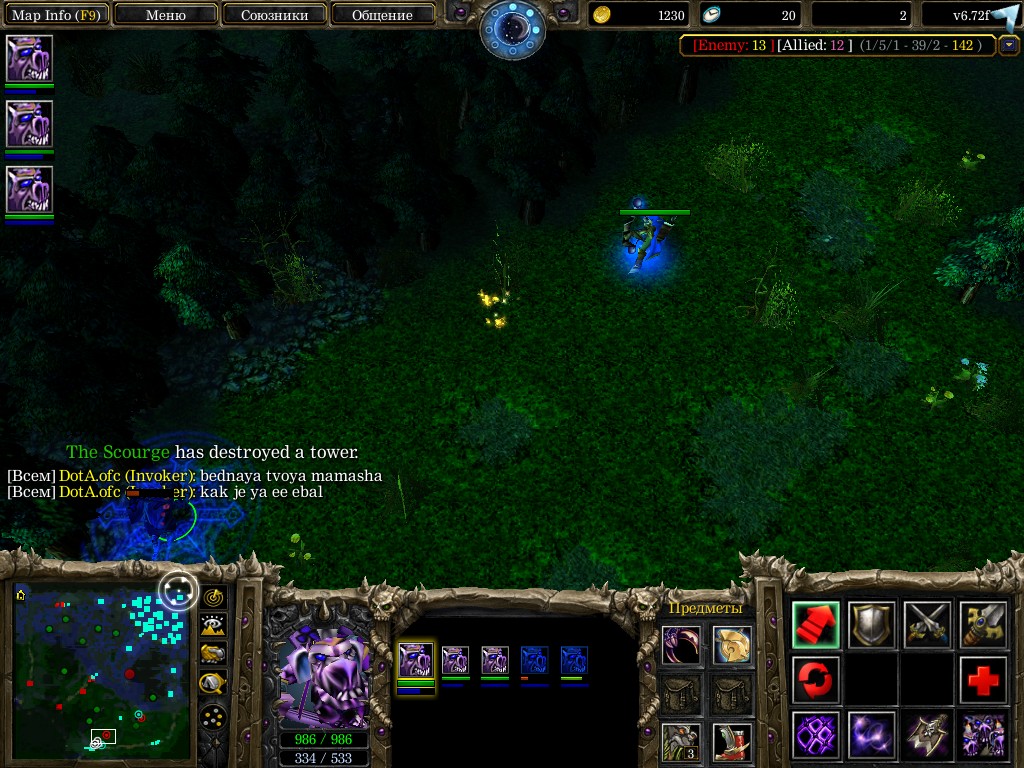Toggle the formation movement button
Screen dimensions: 1024x768
pyautogui.click(x=213, y=716)
